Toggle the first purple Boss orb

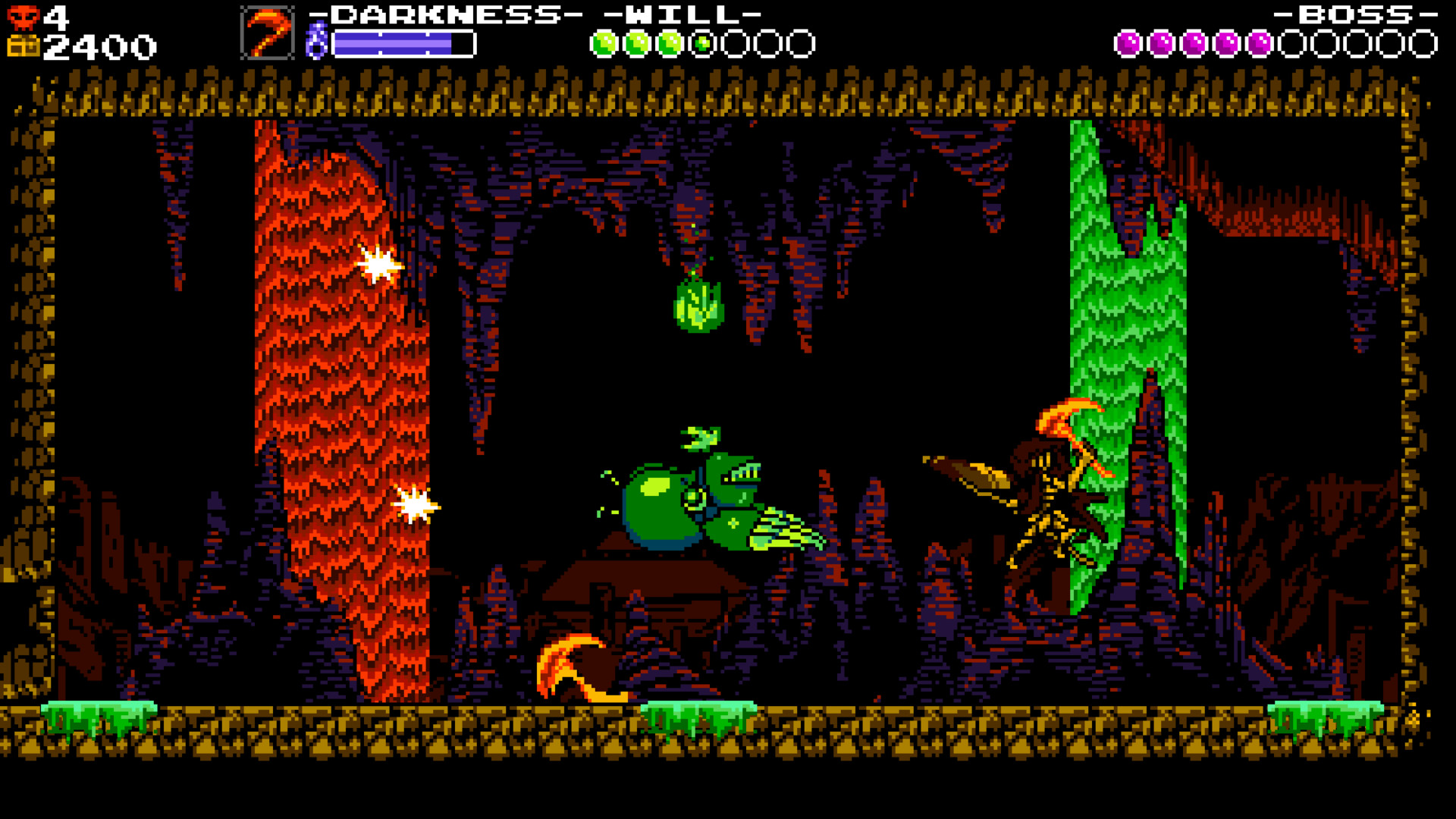pos(1127,42)
